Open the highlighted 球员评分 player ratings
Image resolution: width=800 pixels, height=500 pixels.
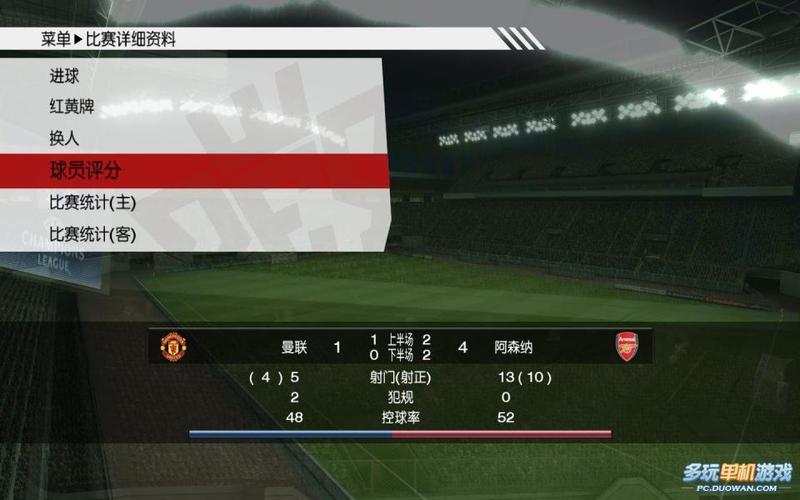click(85, 170)
